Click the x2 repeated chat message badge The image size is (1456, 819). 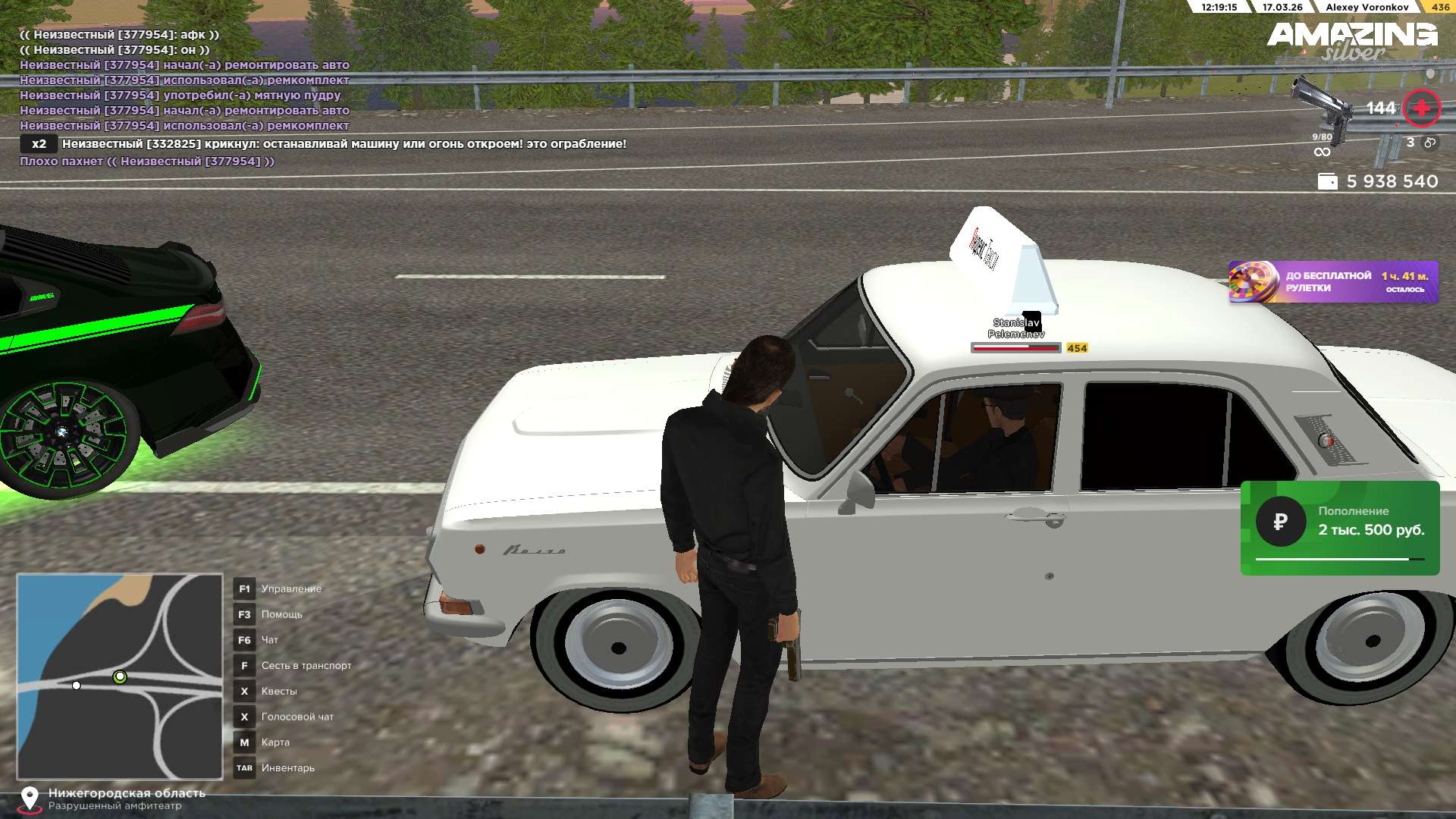point(39,144)
